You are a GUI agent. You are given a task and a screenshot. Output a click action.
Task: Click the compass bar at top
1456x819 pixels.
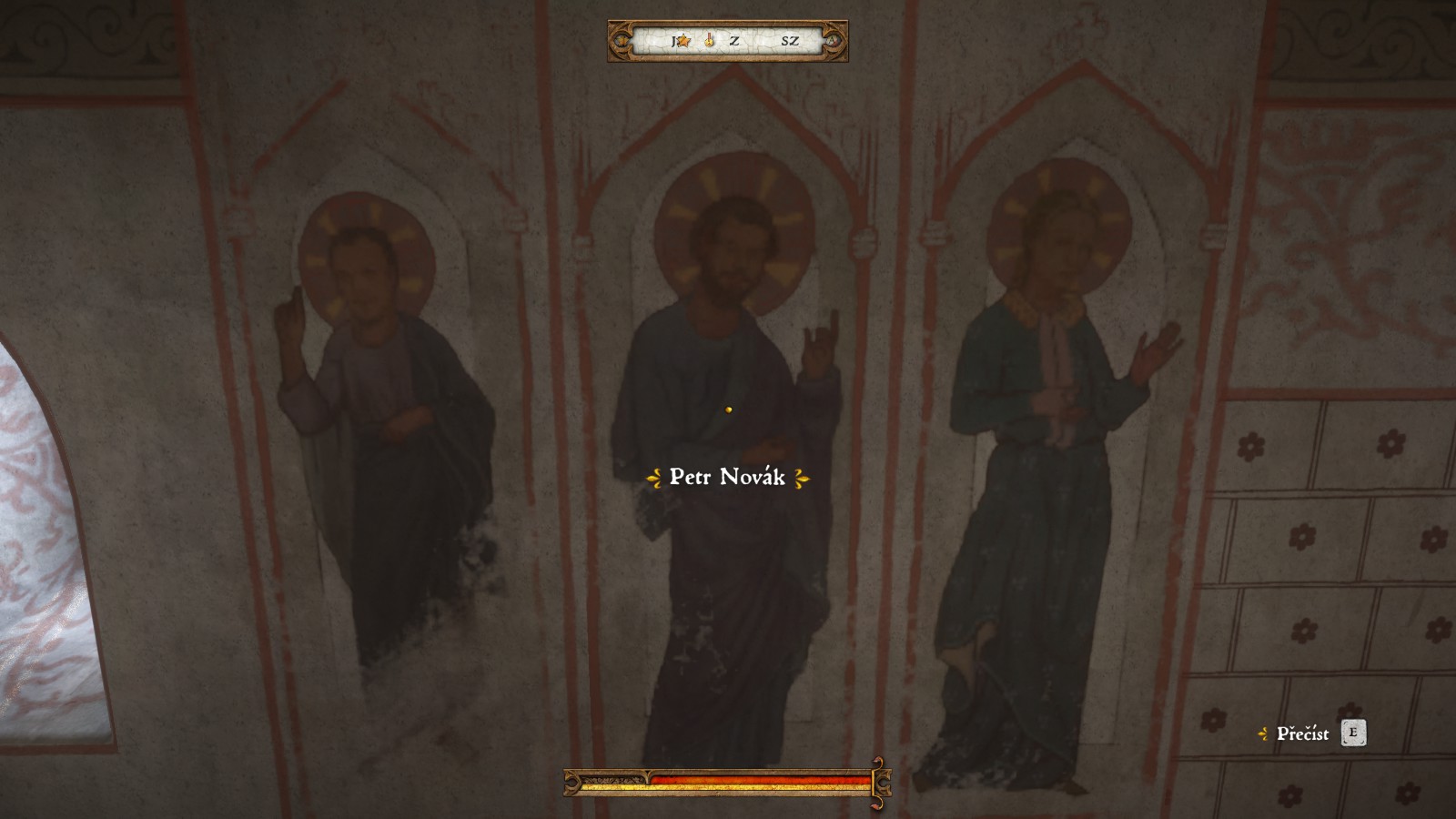pos(728,41)
